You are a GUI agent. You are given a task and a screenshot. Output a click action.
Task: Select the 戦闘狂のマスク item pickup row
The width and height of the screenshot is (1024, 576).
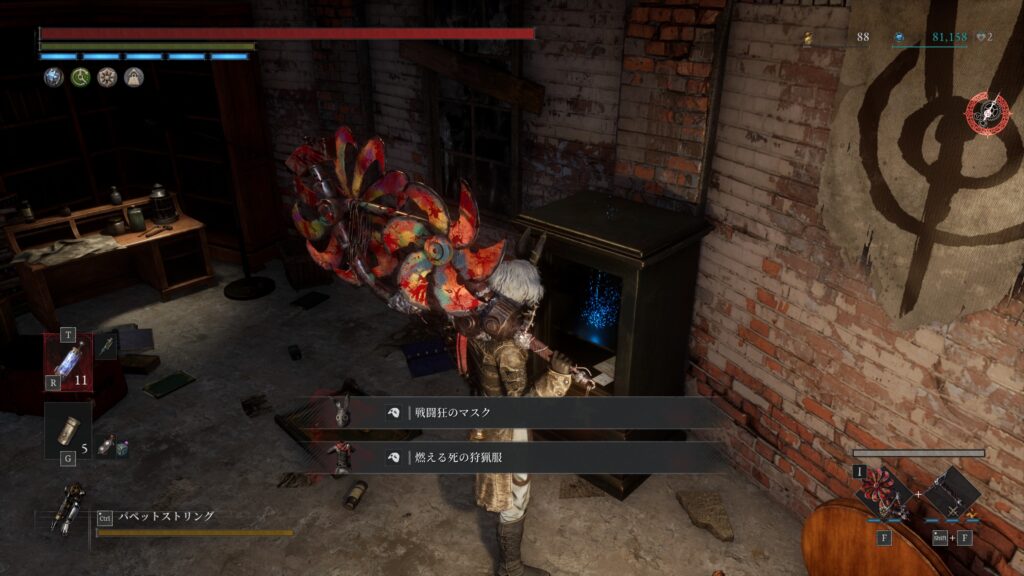(520, 412)
